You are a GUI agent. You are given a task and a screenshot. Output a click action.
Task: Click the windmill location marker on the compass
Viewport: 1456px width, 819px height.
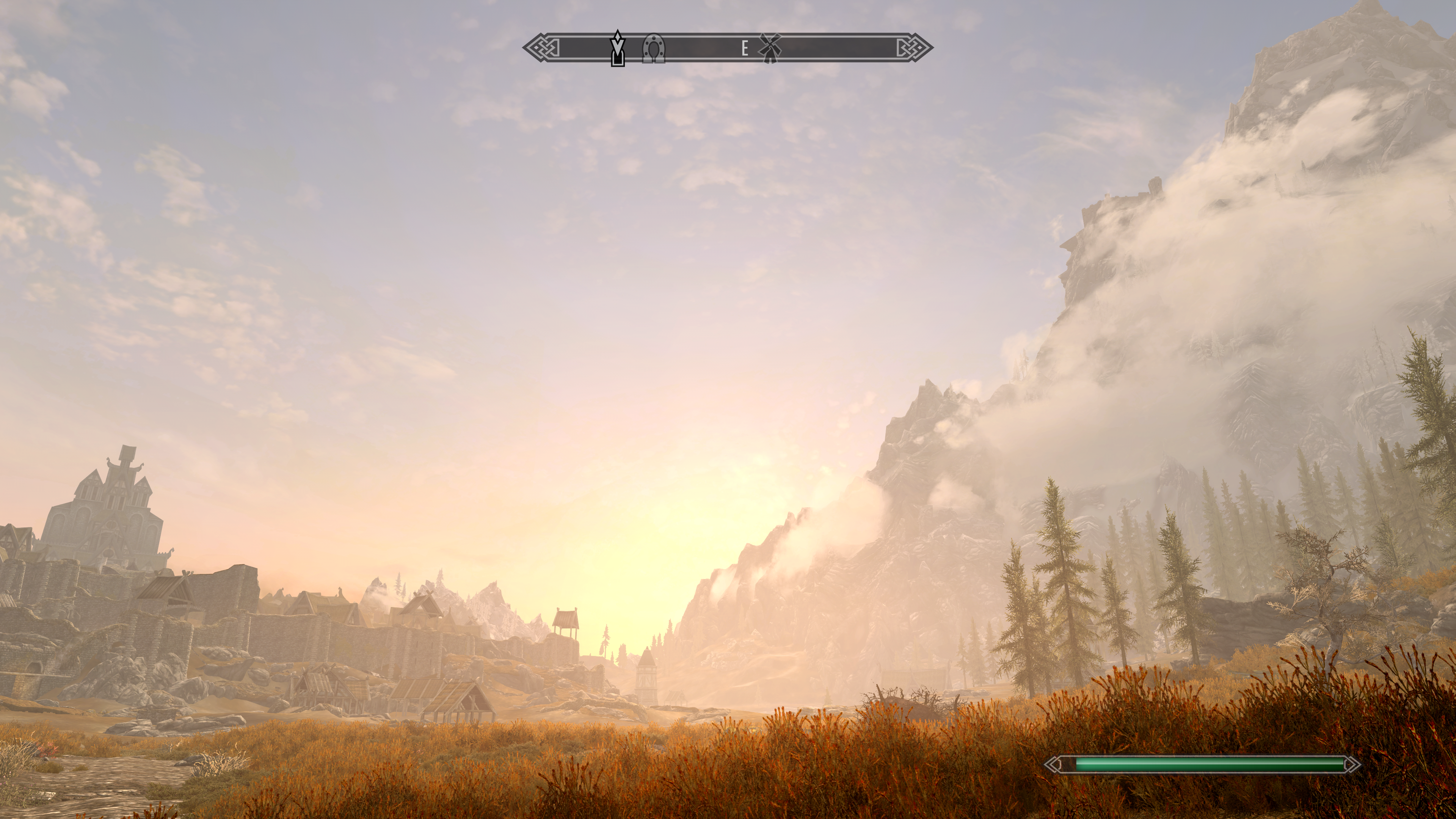pos(769,48)
